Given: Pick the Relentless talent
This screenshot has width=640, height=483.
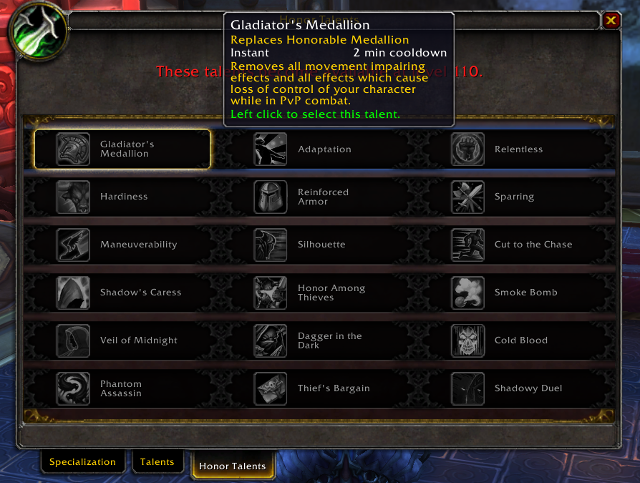Looking at the screenshot, I should pyautogui.click(x=517, y=149).
